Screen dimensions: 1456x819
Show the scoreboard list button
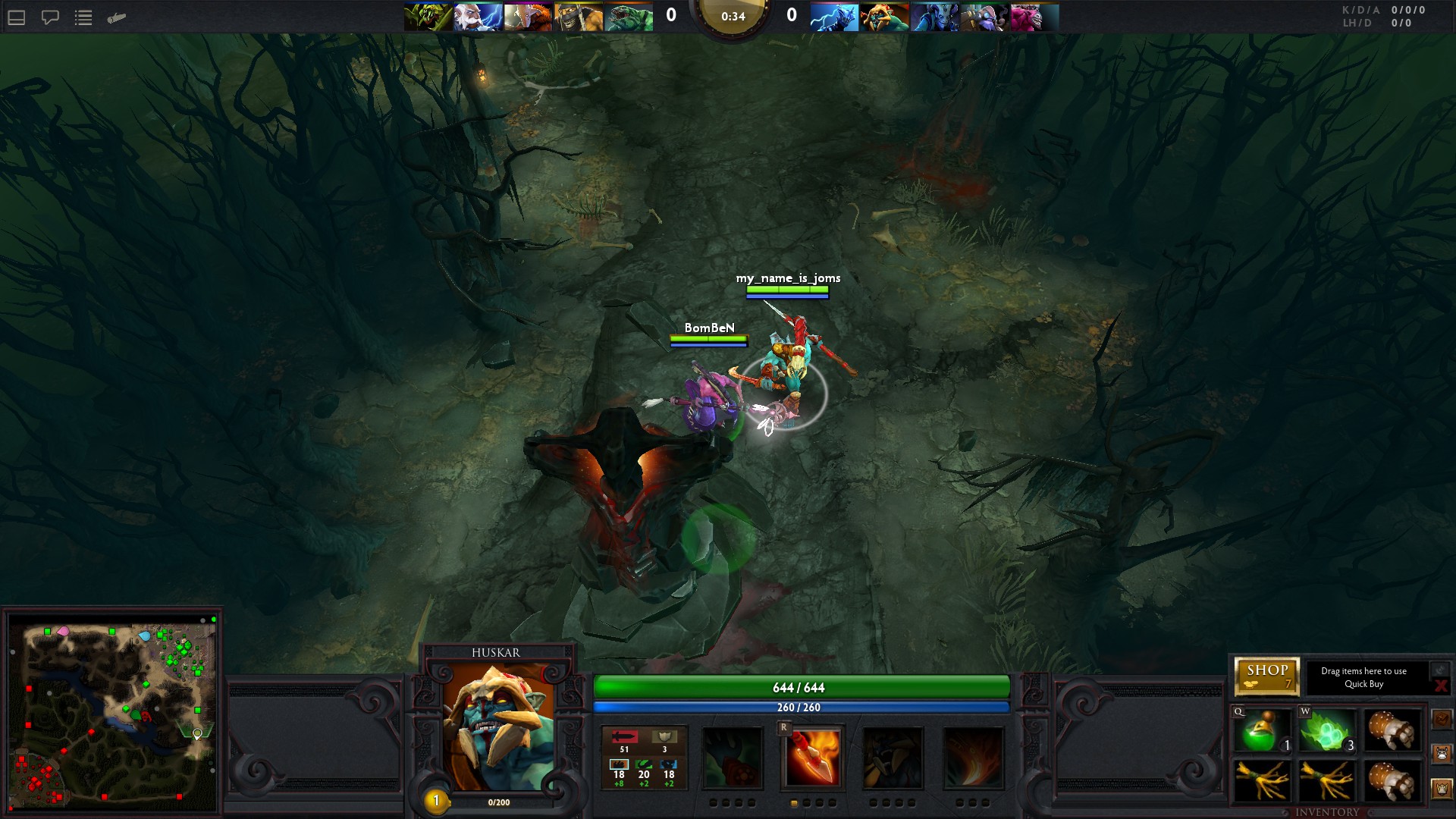[x=83, y=17]
